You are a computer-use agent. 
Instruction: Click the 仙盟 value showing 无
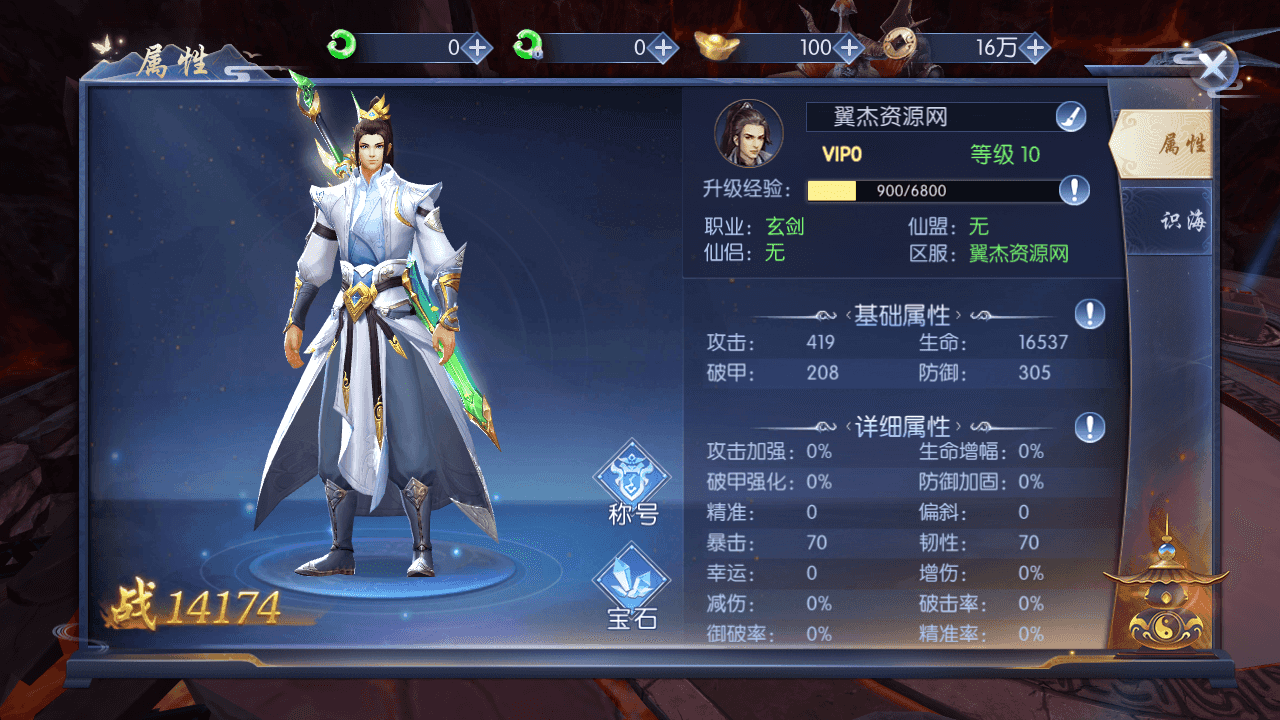(977, 227)
